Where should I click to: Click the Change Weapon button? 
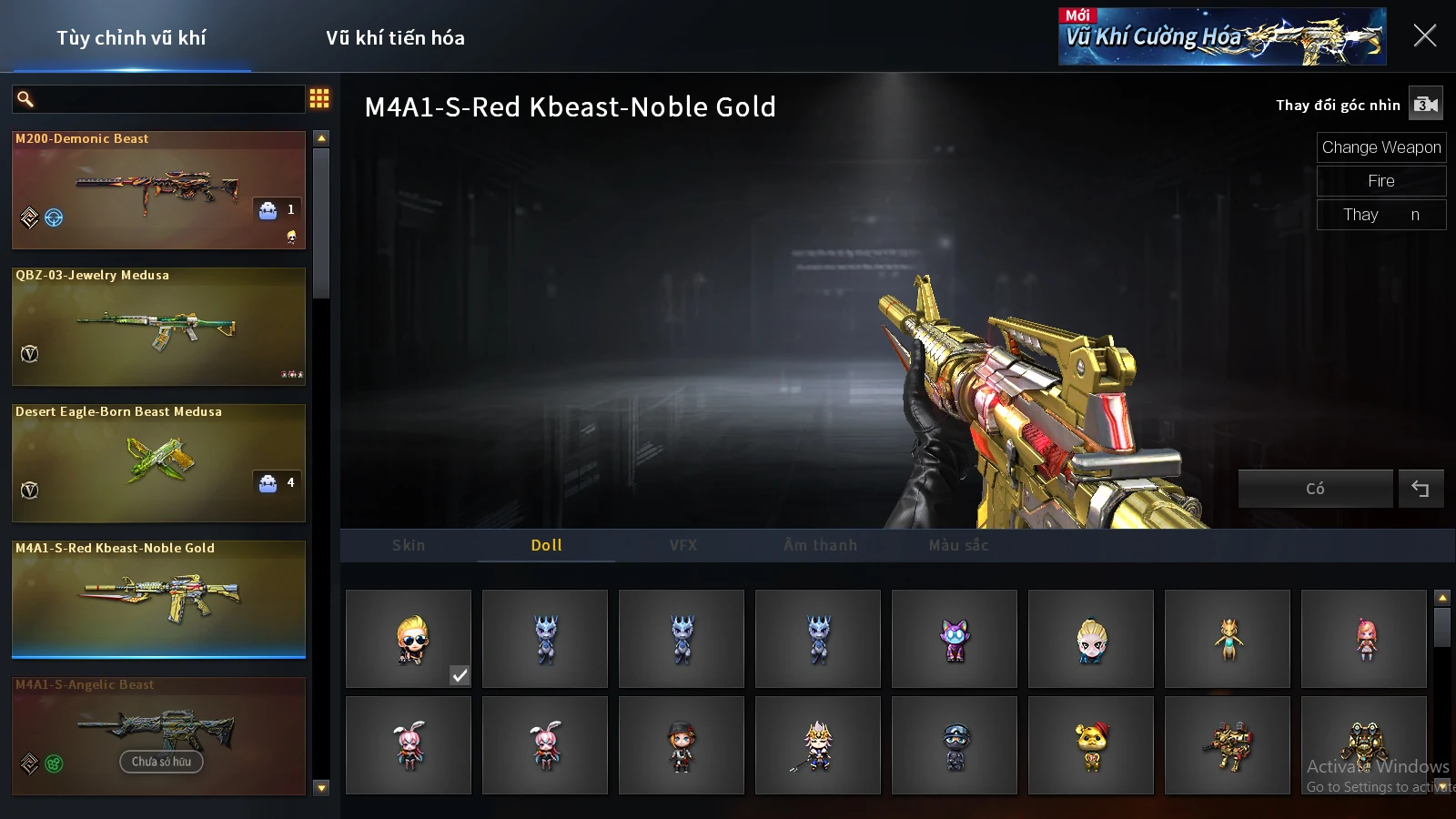(x=1380, y=147)
